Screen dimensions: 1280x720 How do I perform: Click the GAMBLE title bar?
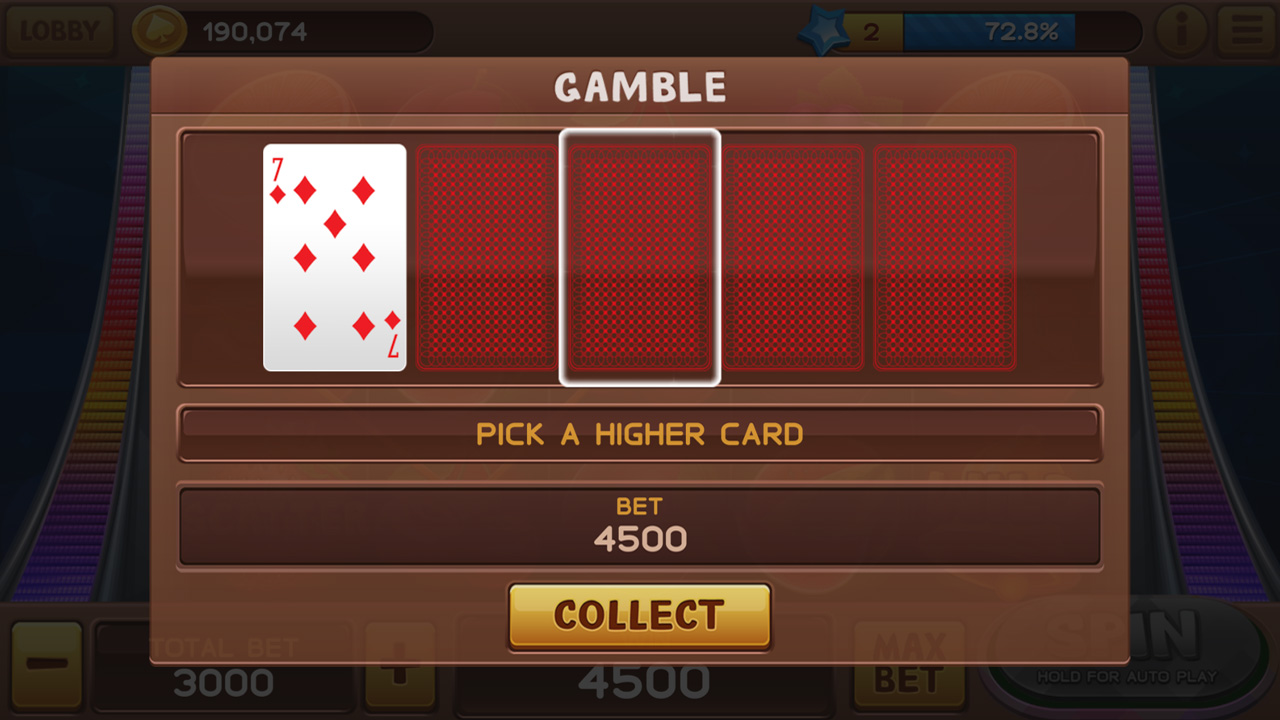640,86
